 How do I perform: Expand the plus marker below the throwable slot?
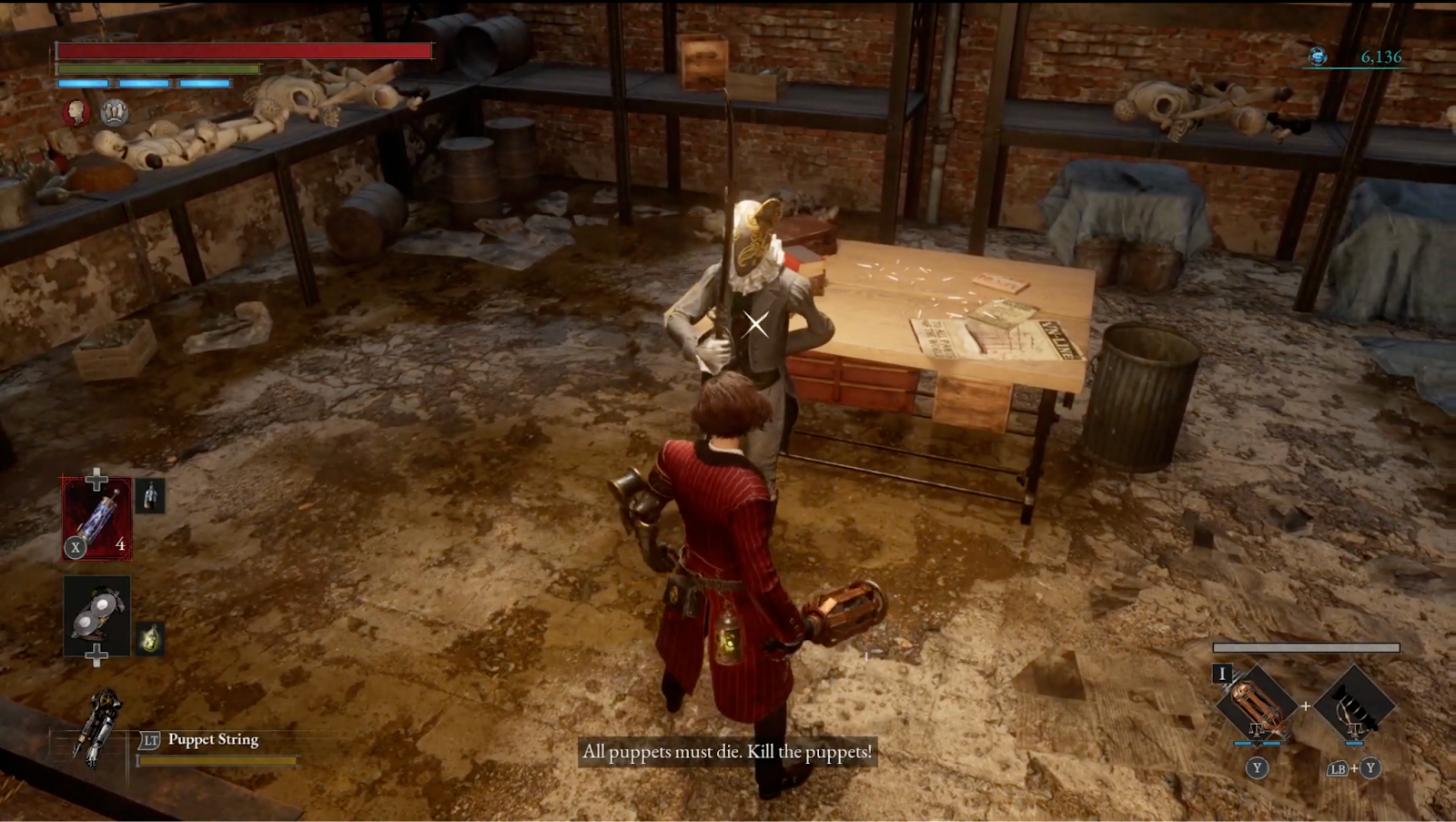[95, 654]
